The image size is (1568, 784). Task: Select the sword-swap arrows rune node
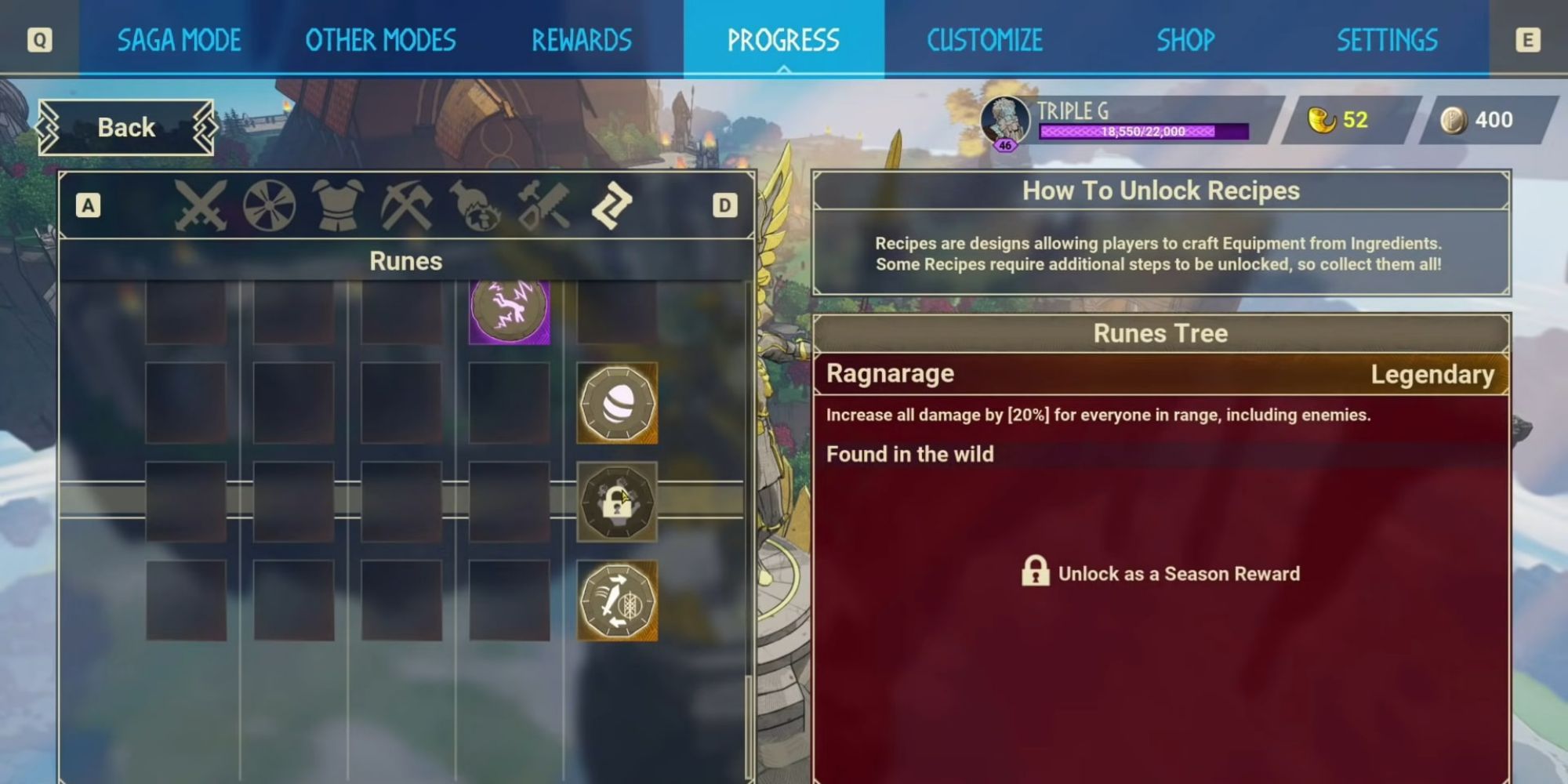tap(618, 601)
